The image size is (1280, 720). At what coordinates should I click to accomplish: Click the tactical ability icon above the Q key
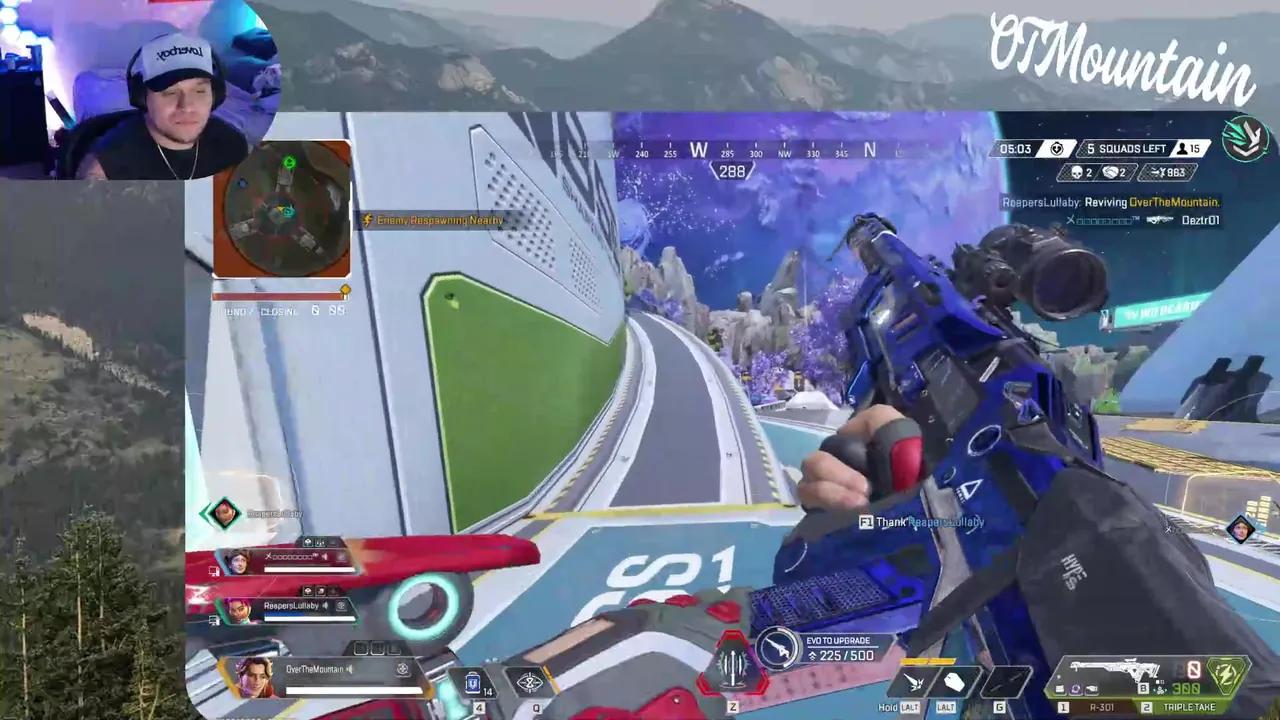point(528,680)
